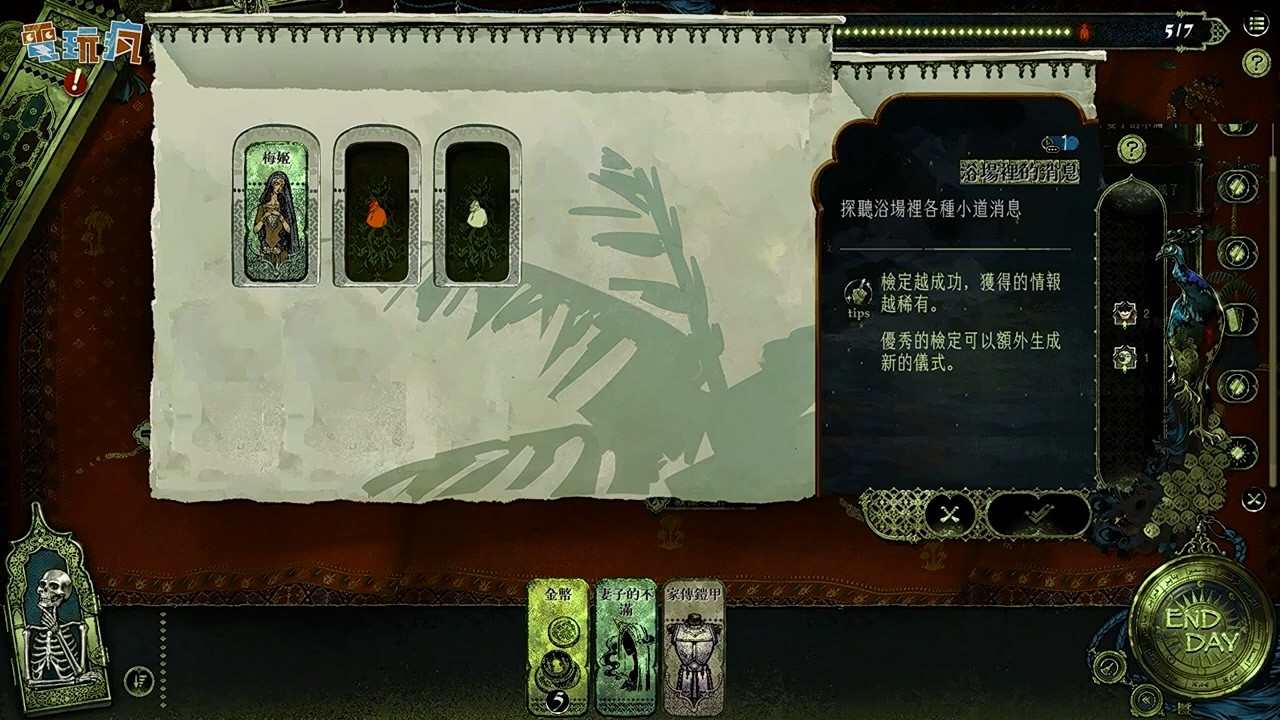Click the veiled face icon labeled 1
This screenshot has height=720, width=1280.
(x=1123, y=357)
